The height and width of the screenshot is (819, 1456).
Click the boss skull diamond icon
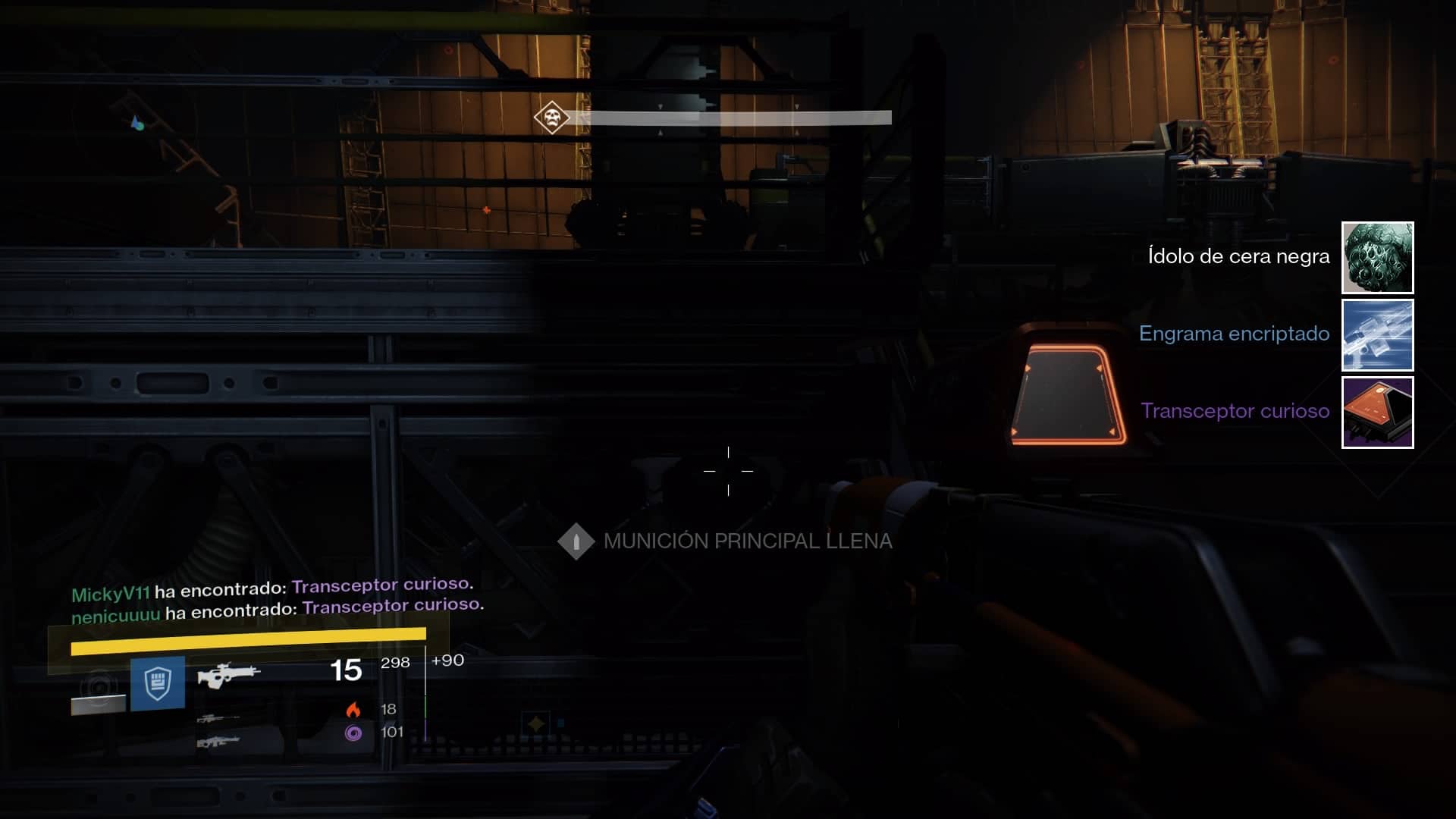551,118
